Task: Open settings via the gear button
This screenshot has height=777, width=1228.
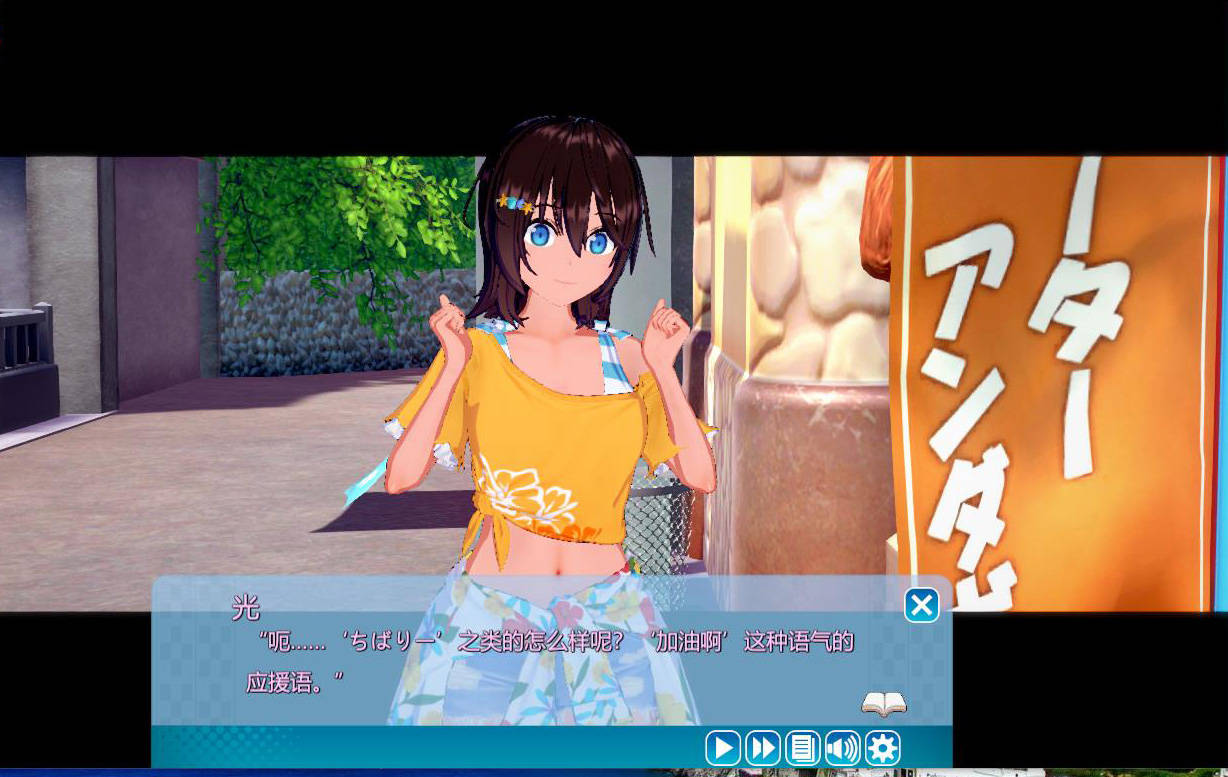Action: pos(882,748)
